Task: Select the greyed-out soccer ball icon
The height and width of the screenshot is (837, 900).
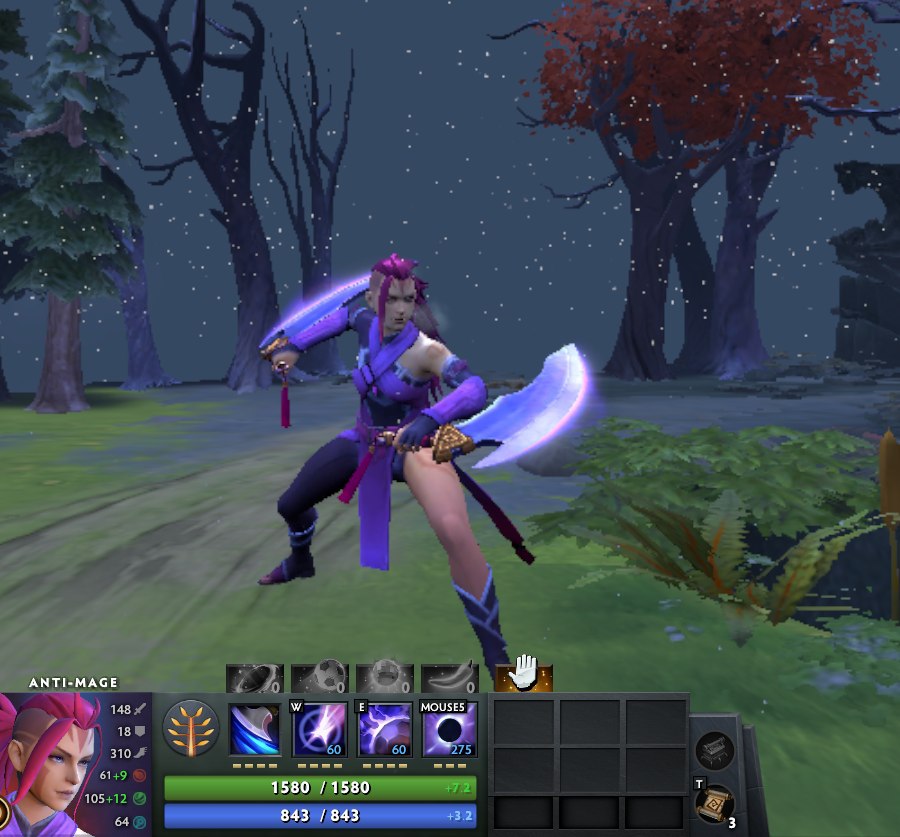Action: tap(319, 679)
